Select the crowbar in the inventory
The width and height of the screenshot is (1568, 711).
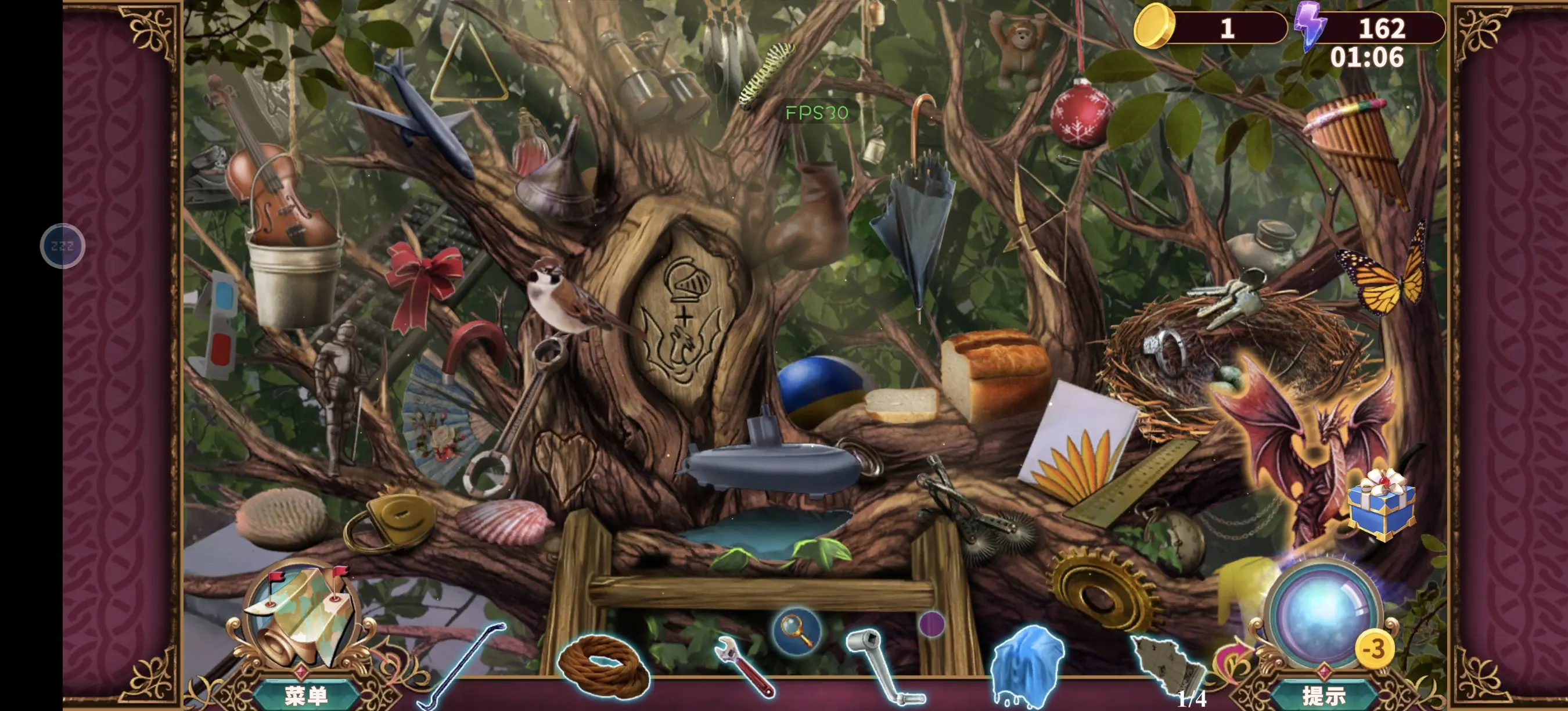pos(461,667)
